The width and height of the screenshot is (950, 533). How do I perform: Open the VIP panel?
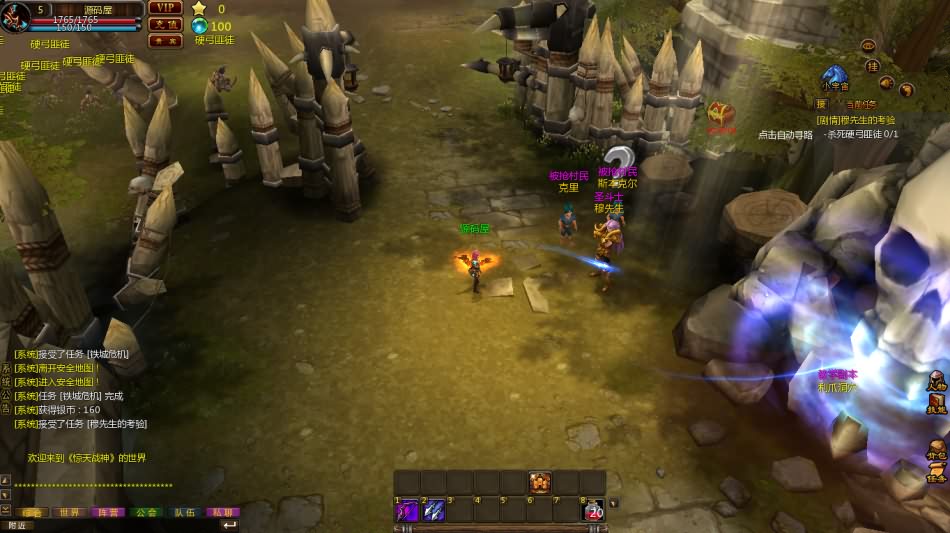click(164, 8)
